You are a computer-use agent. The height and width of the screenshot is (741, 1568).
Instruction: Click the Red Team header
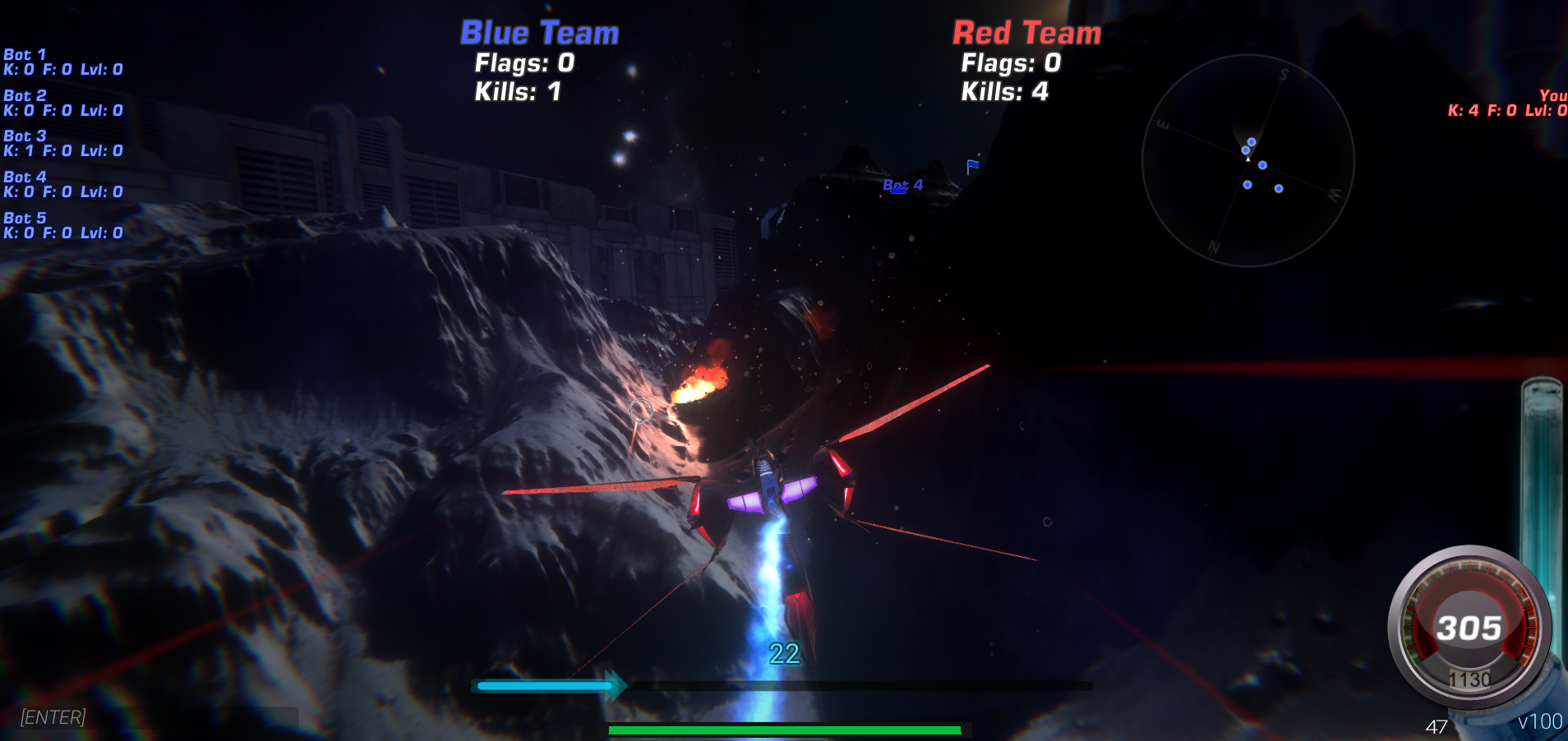click(1026, 33)
